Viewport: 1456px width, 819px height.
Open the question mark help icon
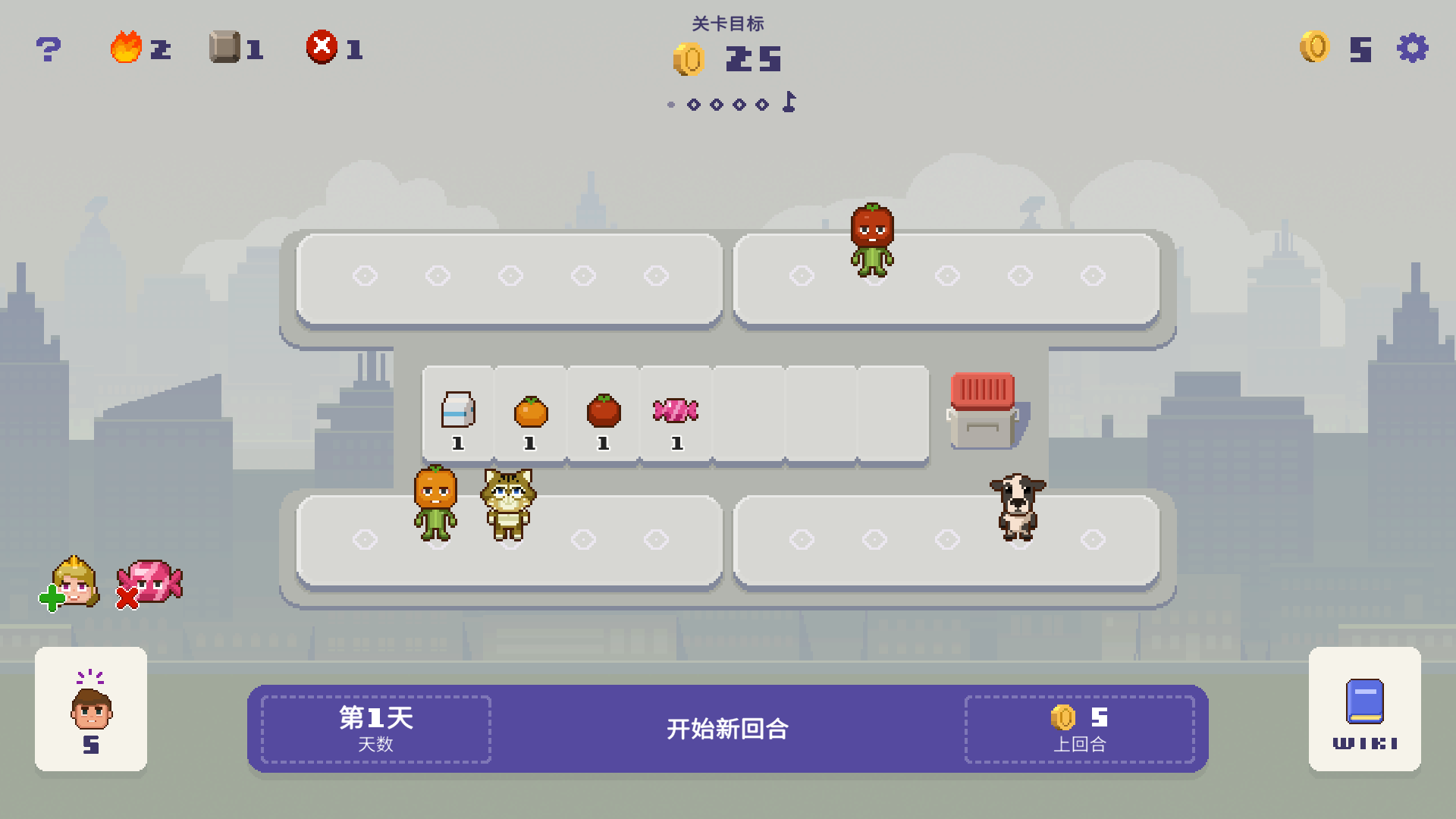(x=49, y=49)
